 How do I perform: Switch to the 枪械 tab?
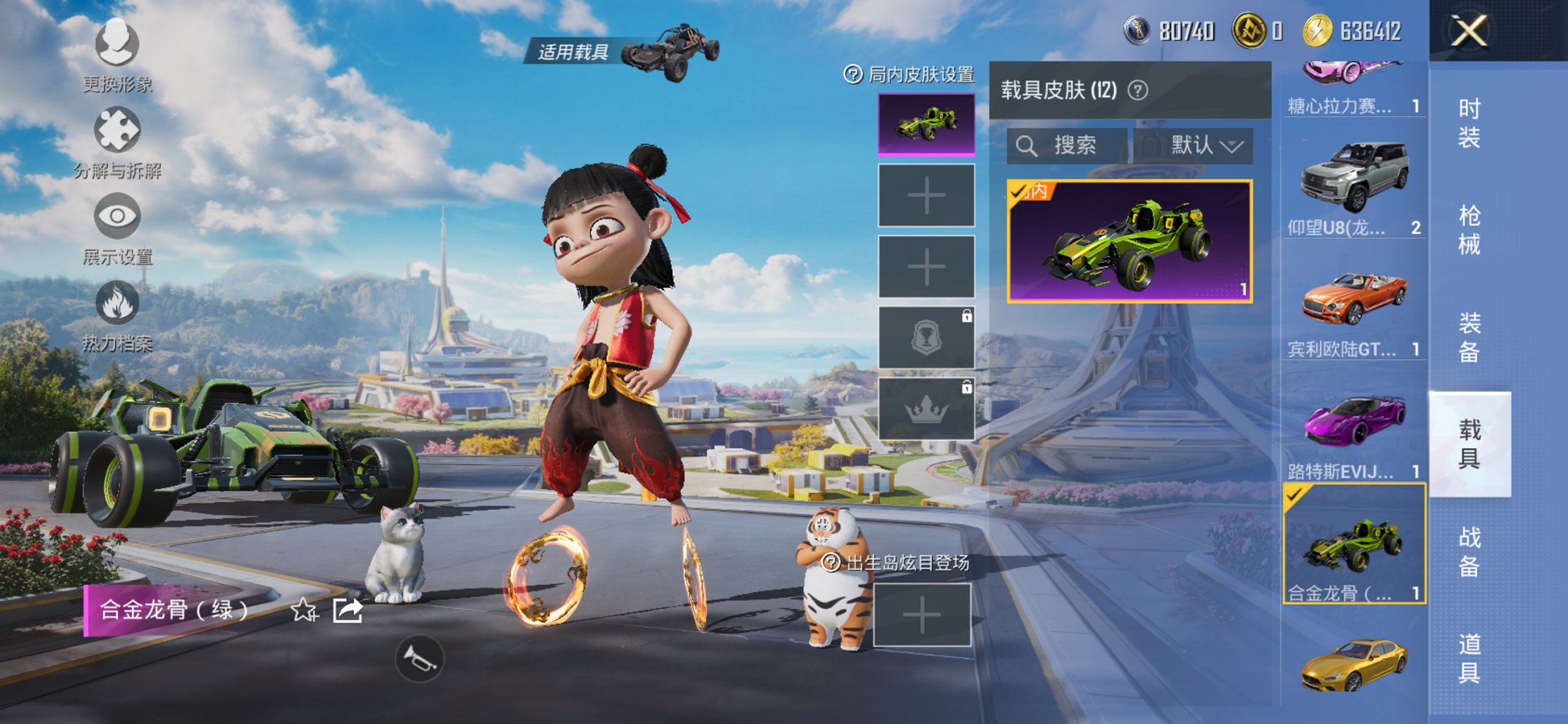1468,230
